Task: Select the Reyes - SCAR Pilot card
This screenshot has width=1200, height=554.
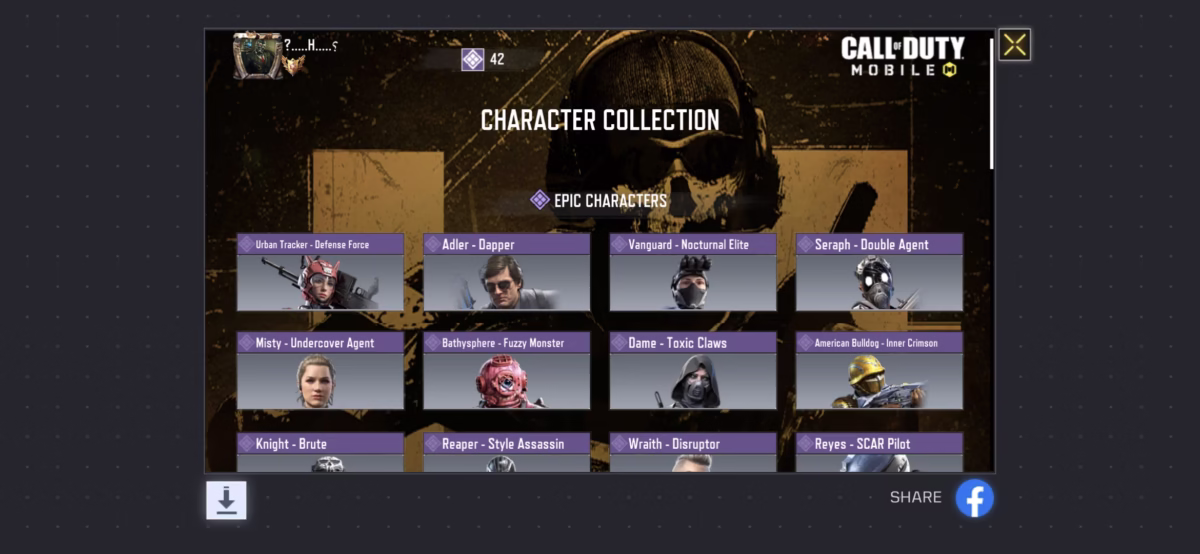Action: (879, 452)
